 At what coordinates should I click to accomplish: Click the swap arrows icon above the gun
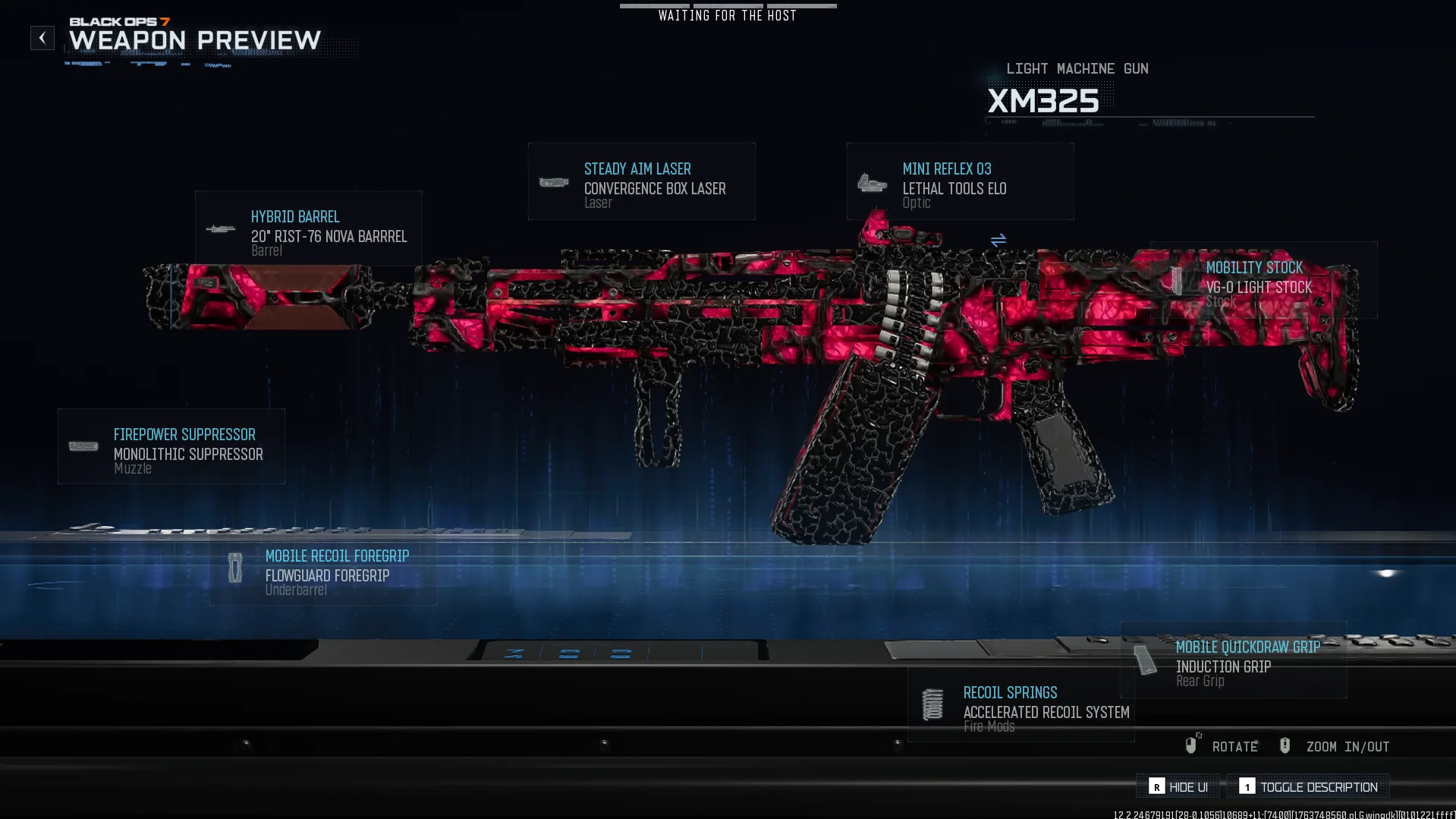998,240
